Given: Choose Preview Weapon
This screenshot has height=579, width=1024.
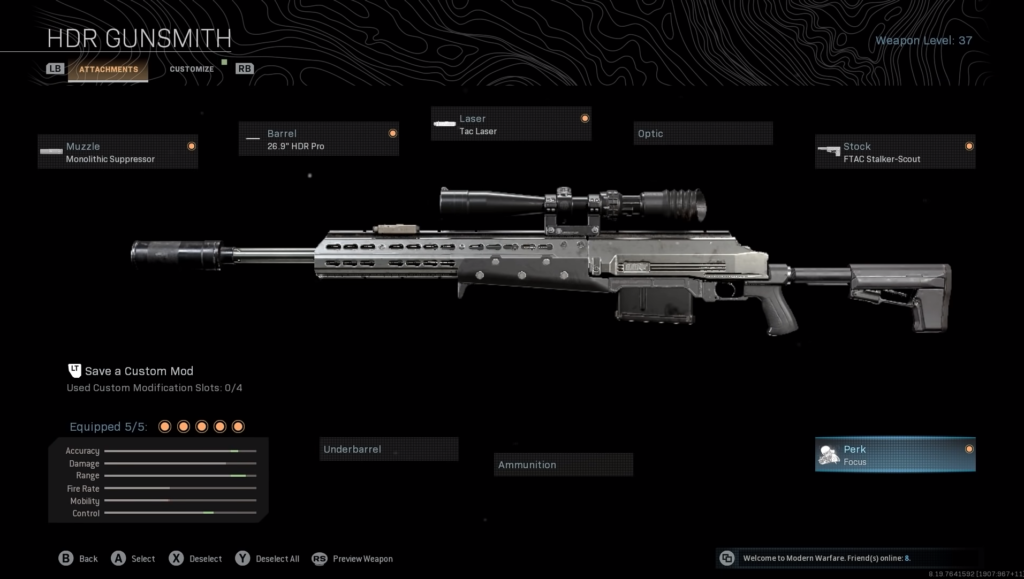Looking at the screenshot, I should click(353, 559).
